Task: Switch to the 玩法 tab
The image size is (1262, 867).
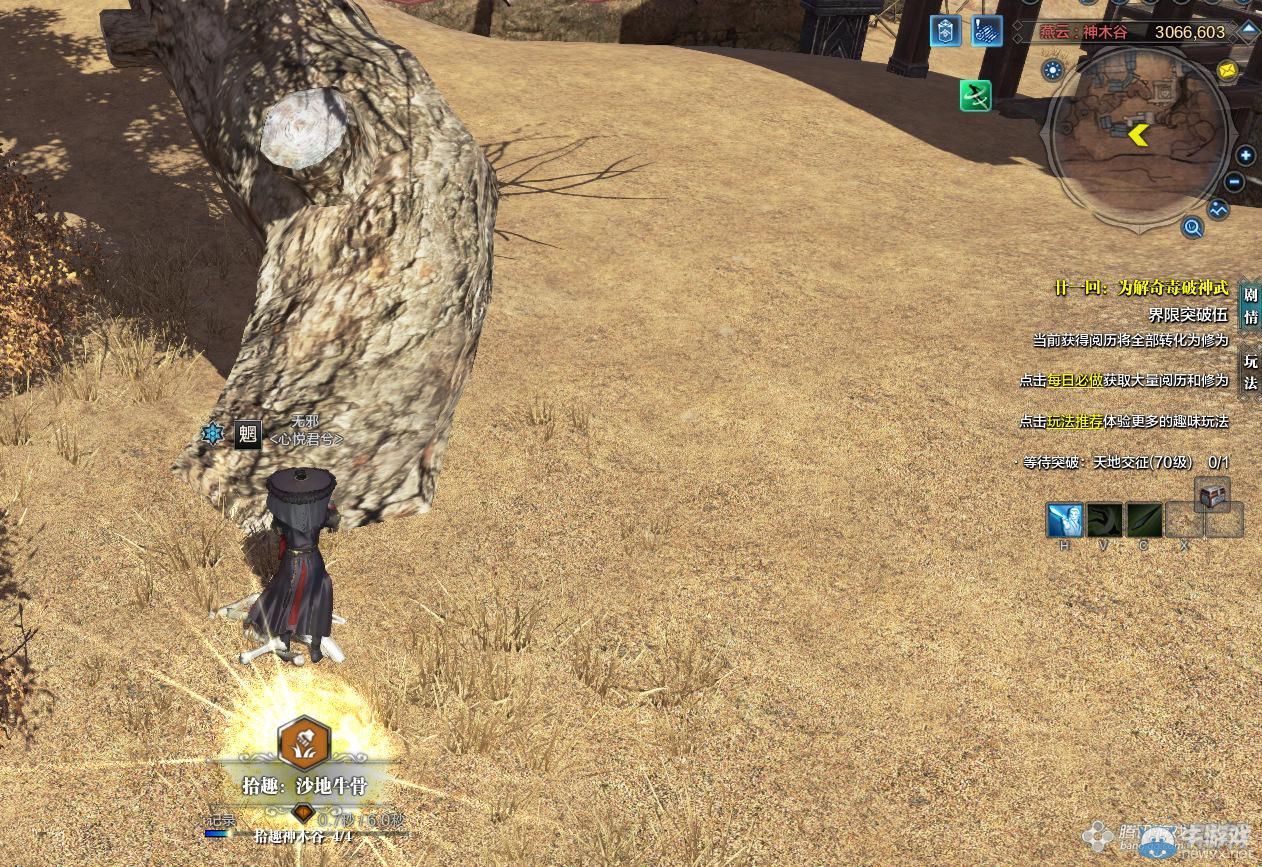Action: click(x=1250, y=371)
